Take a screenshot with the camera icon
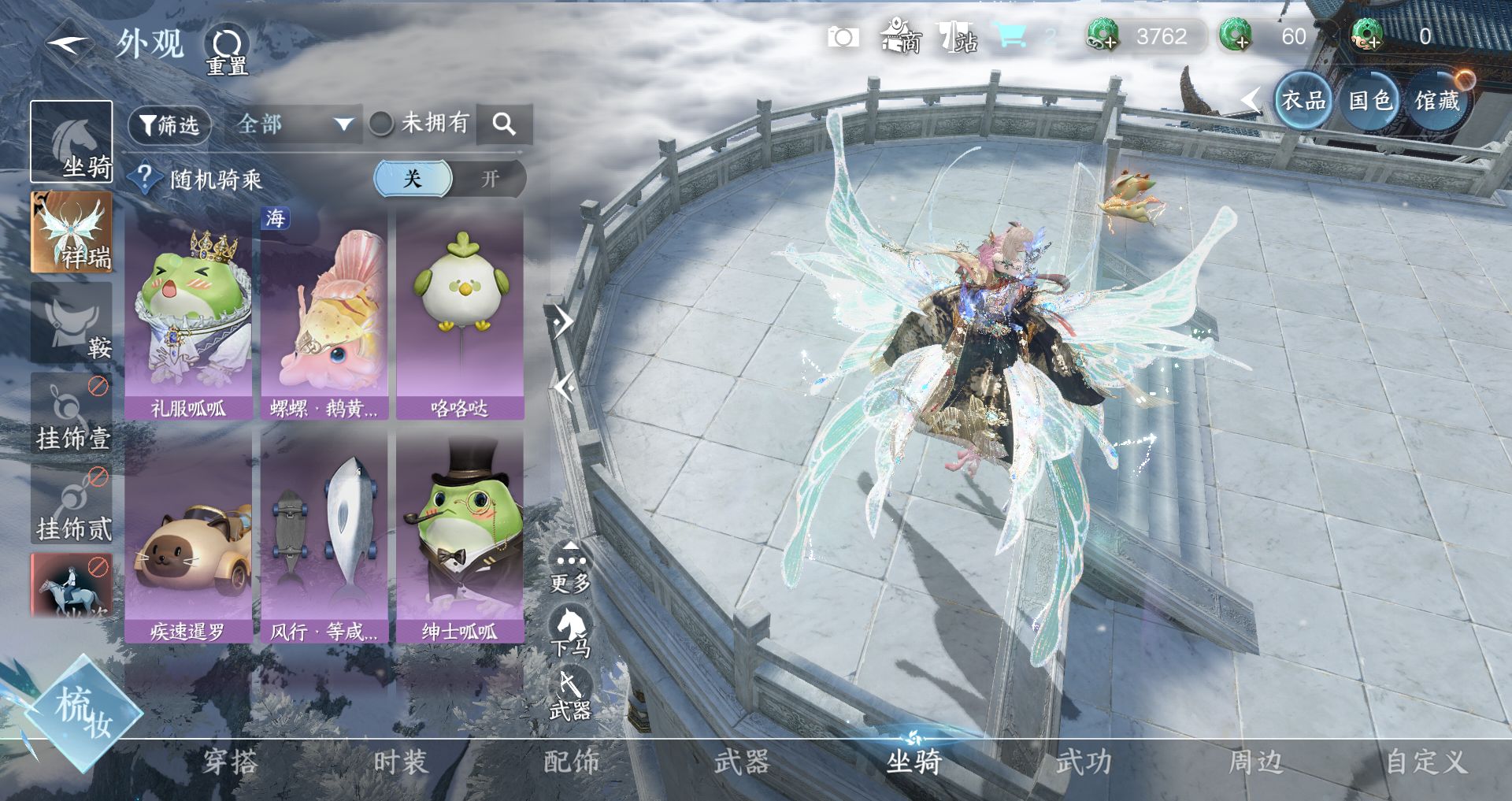This screenshot has height=801, width=1512. (x=843, y=37)
